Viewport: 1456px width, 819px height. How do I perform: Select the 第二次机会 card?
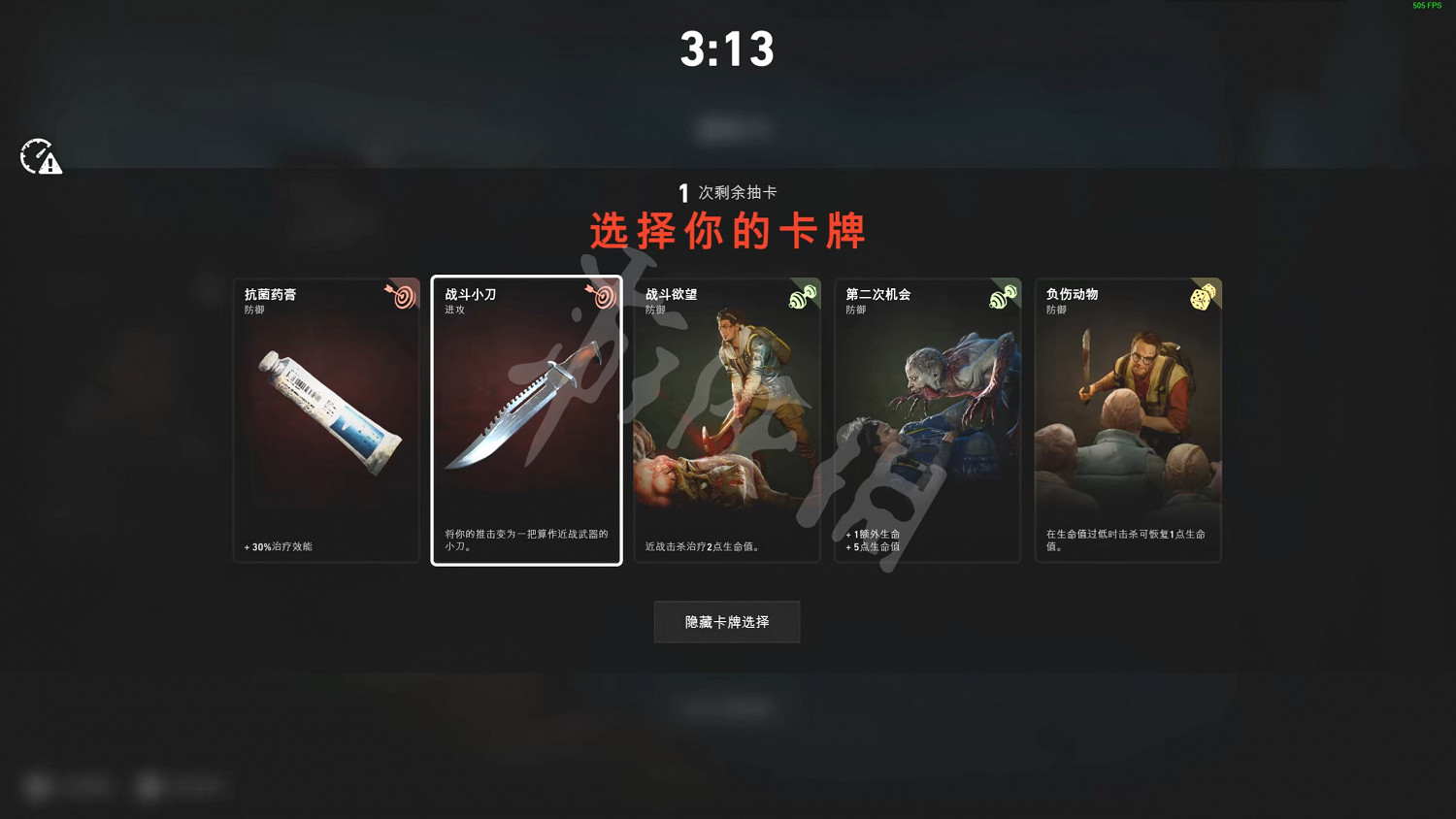[927, 417]
